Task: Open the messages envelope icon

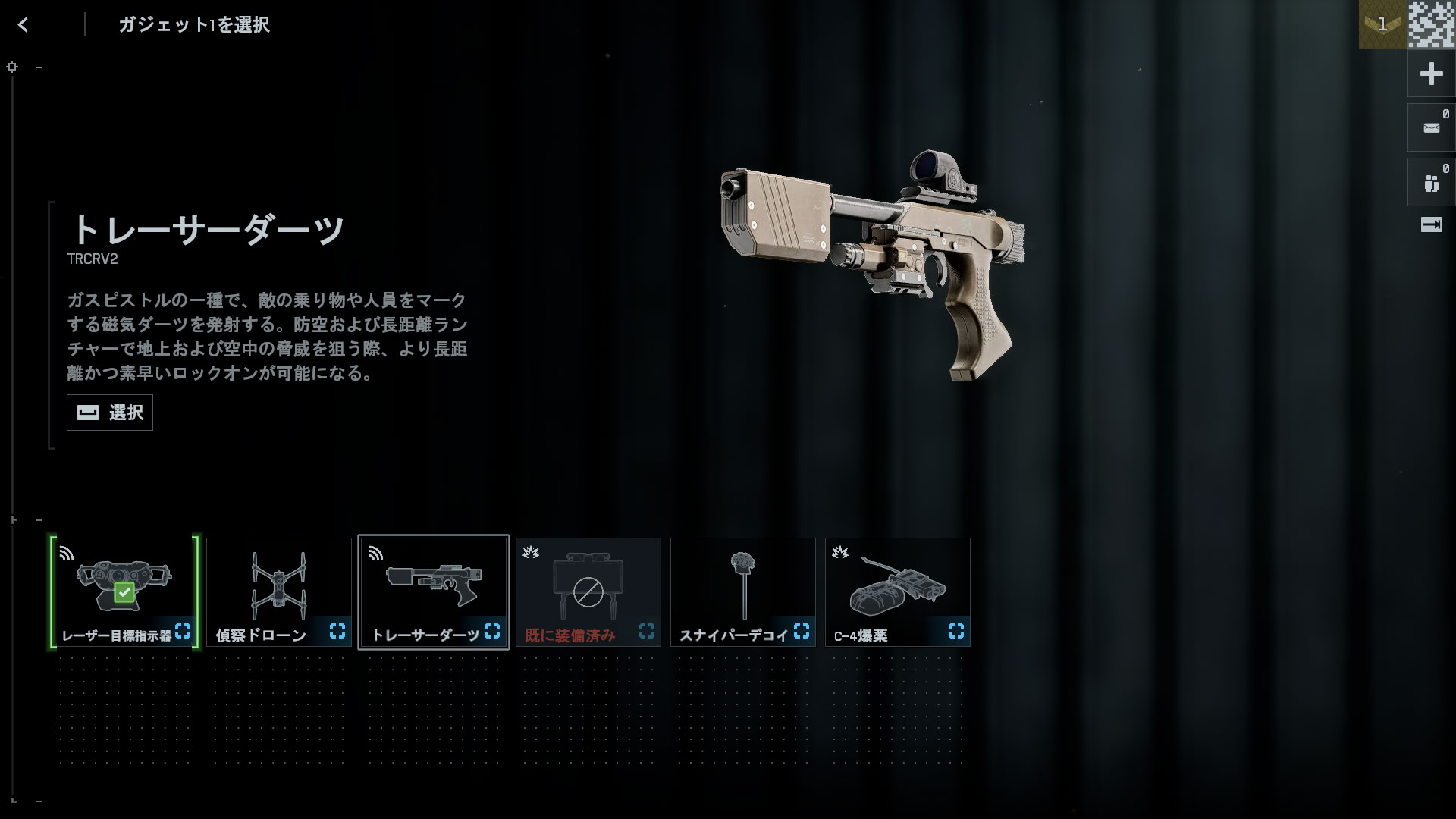Action: [x=1431, y=128]
